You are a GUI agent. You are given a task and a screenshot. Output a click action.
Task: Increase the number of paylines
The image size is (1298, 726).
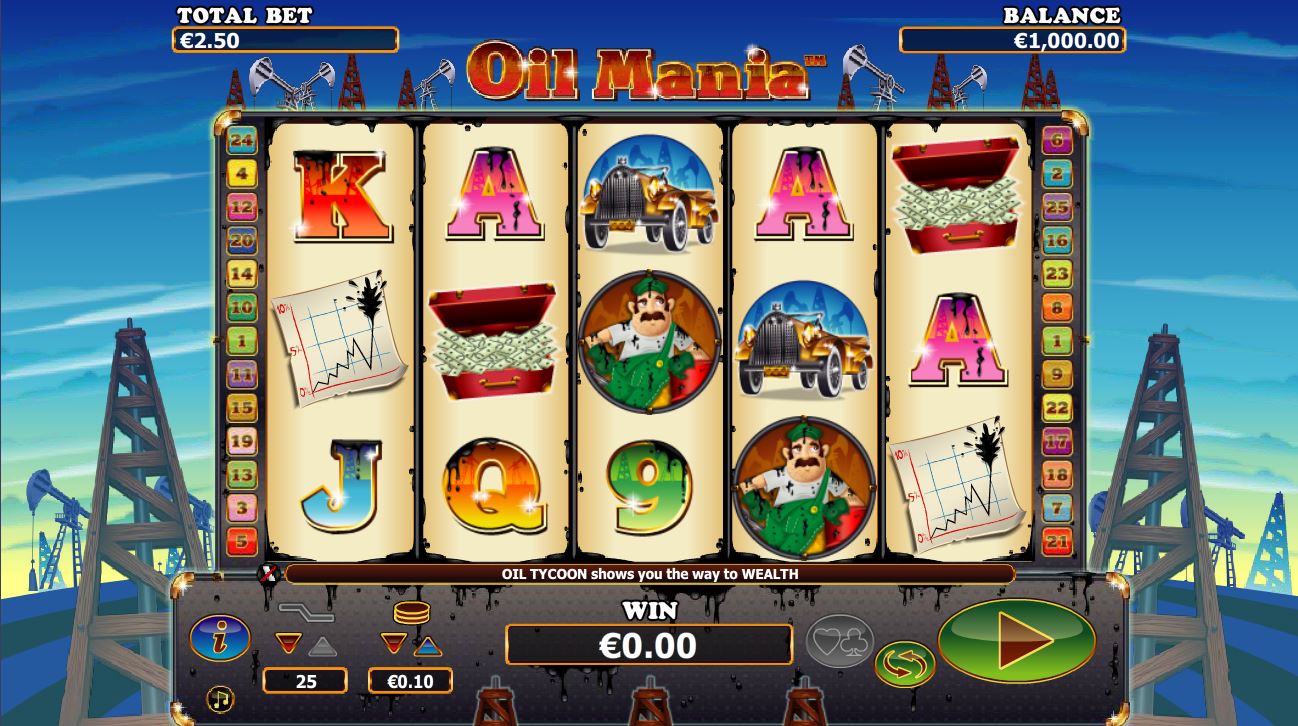322,645
